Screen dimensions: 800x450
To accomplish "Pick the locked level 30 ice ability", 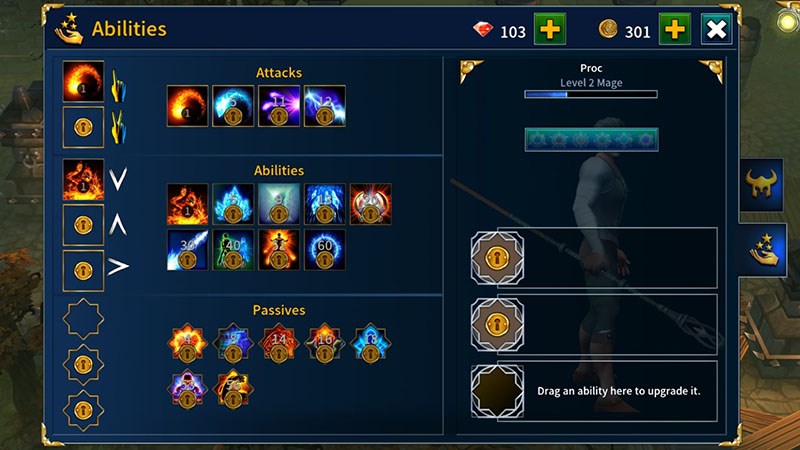I will click(x=187, y=250).
